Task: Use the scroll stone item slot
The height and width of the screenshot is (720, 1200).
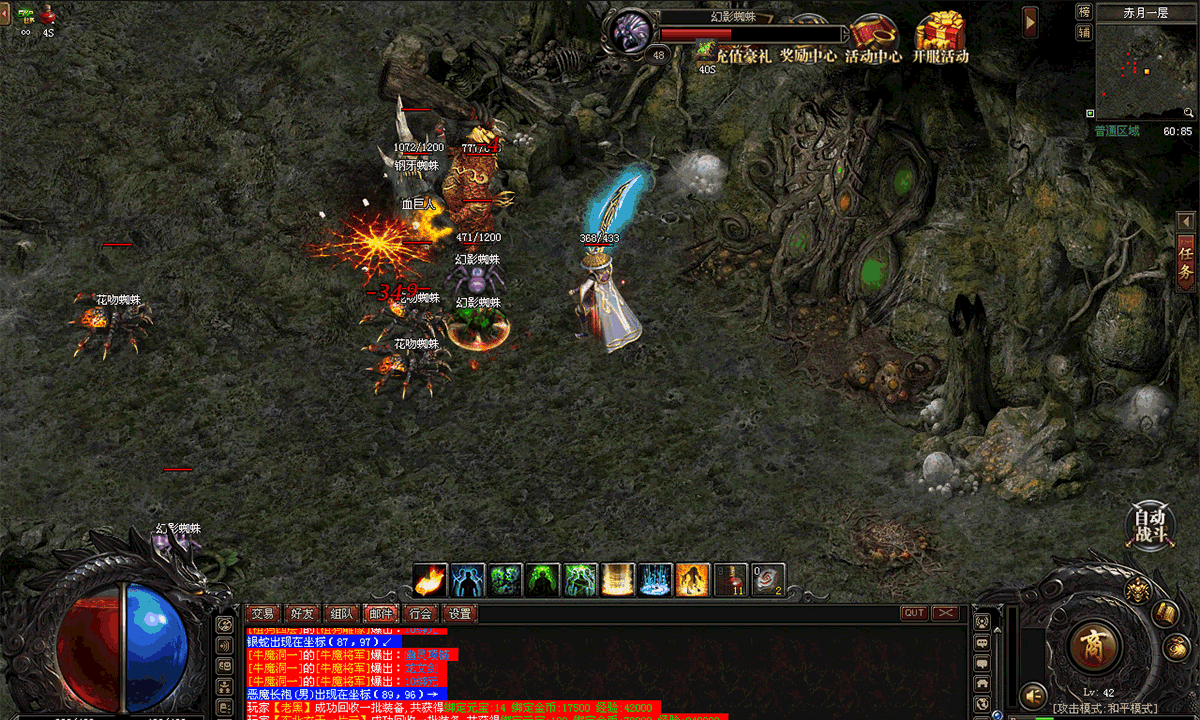Action: coord(768,580)
